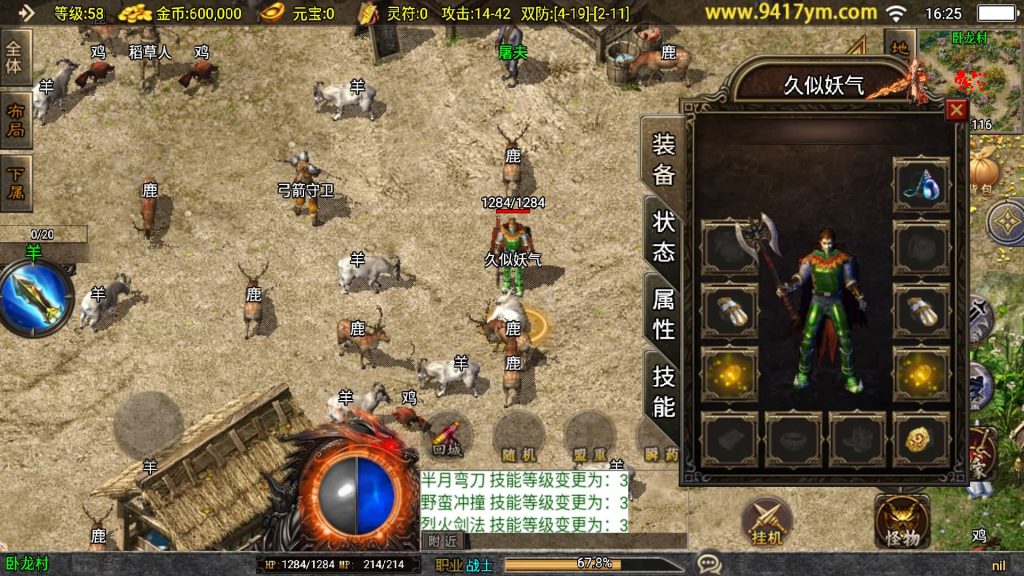Open the 属性 (Attributes) tab

(x=664, y=313)
